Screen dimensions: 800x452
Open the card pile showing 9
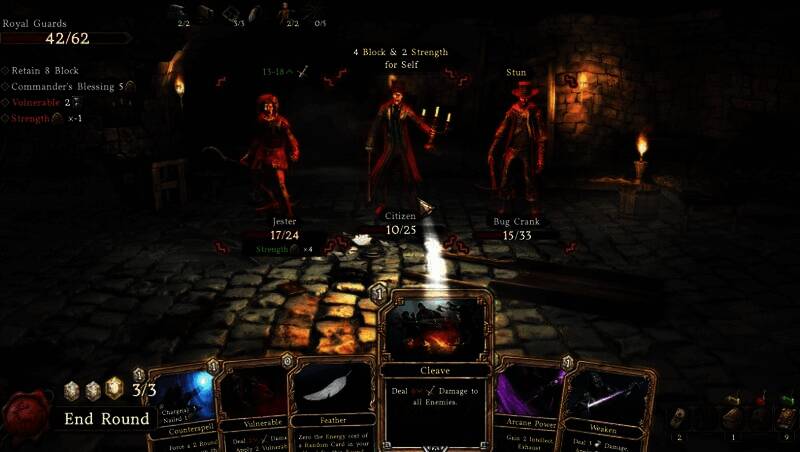pyautogui.click(x=785, y=418)
